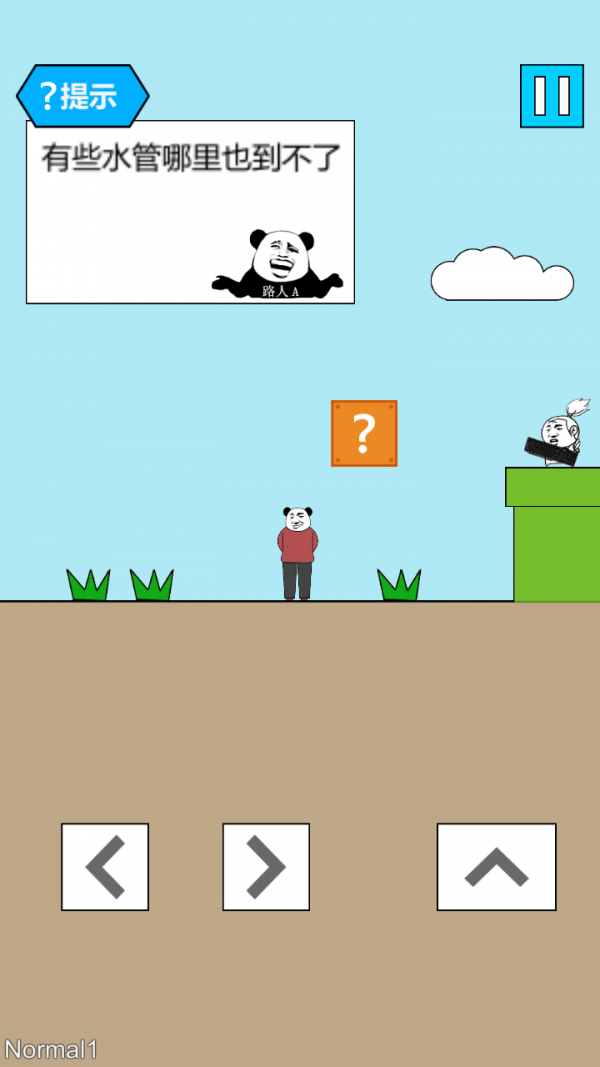Jump using the up arrow button
Screen dimensions: 600x1067
(496, 866)
